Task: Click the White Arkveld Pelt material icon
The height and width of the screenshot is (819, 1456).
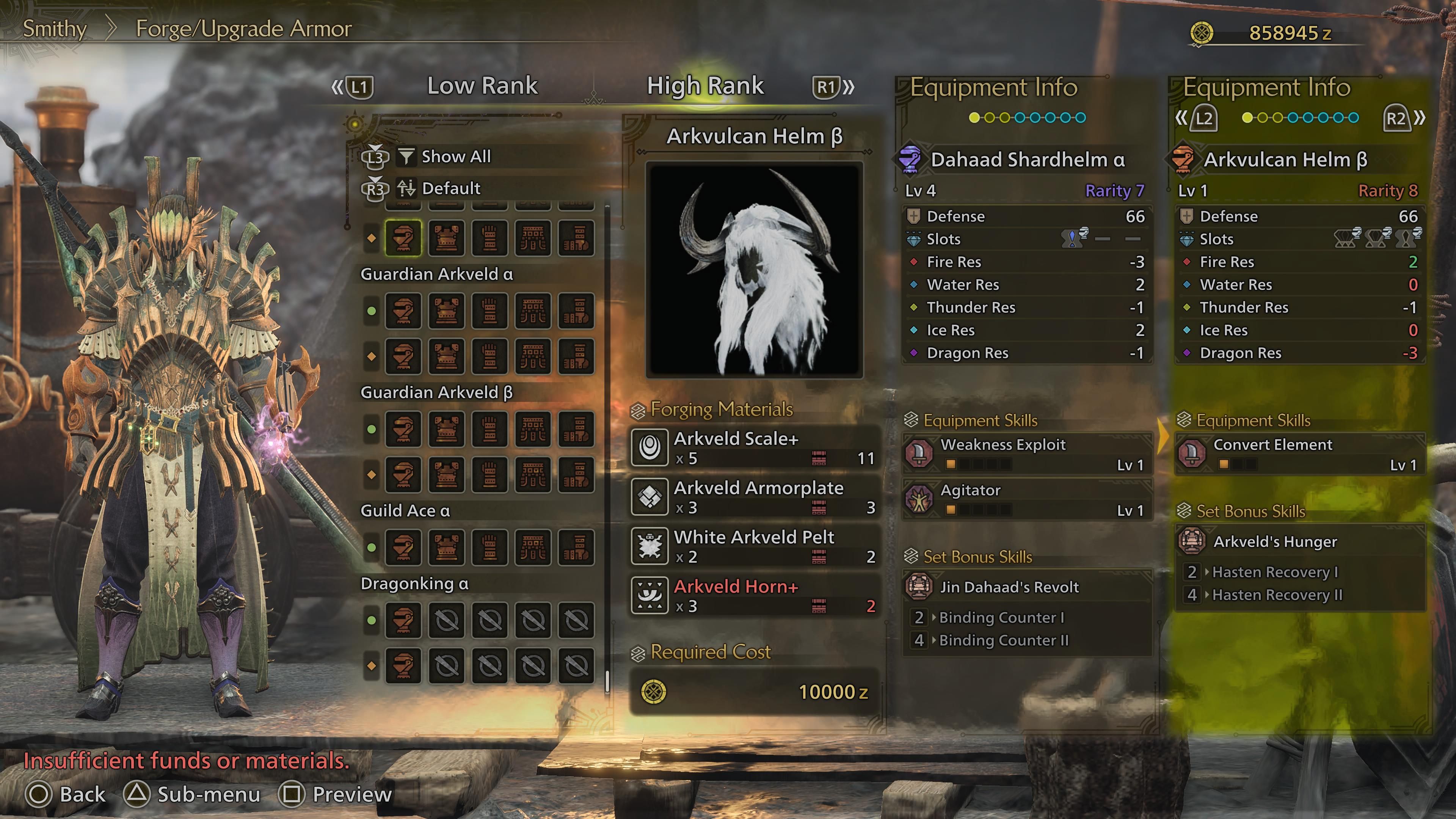Action: tap(651, 546)
